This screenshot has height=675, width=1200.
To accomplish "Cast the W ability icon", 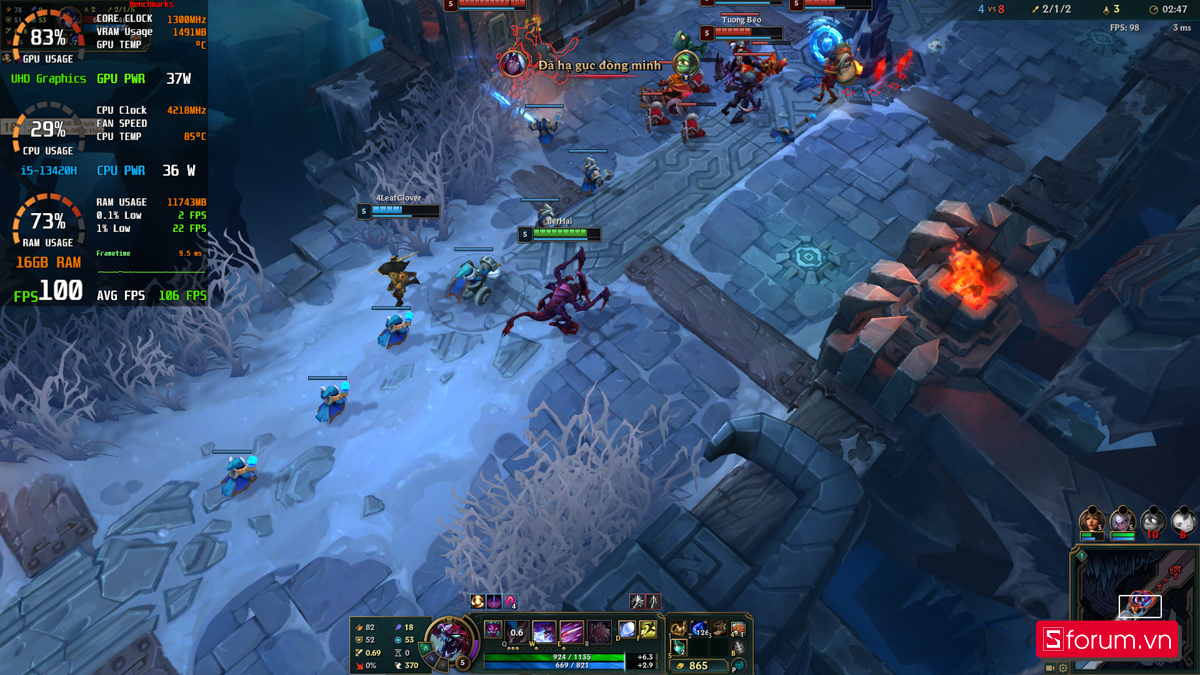I will (x=544, y=632).
